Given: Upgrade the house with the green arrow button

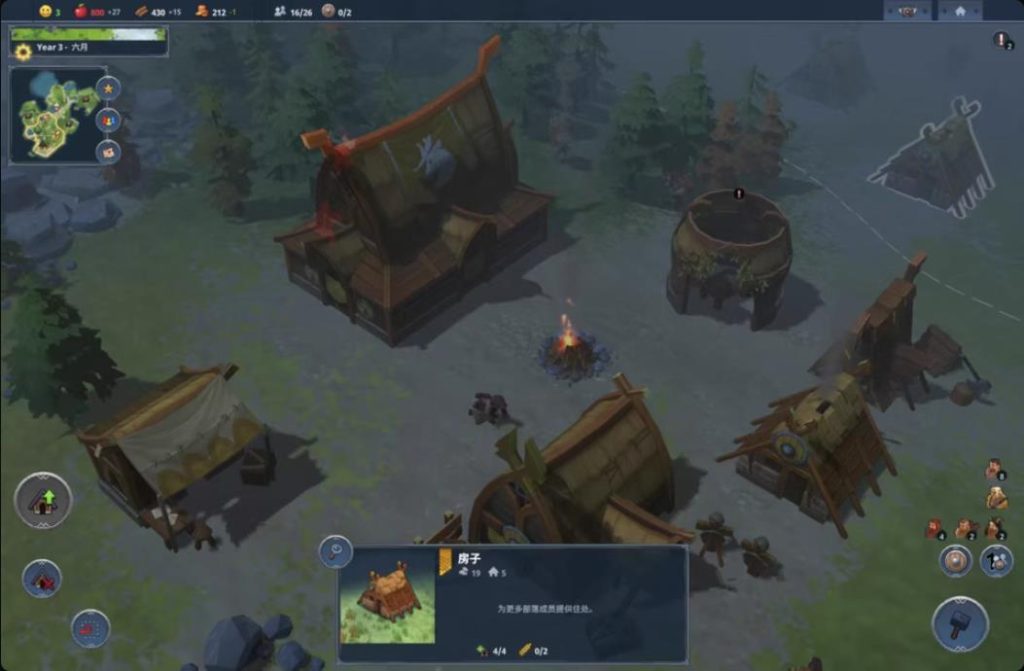Looking at the screenshot, I should (43, 500).
